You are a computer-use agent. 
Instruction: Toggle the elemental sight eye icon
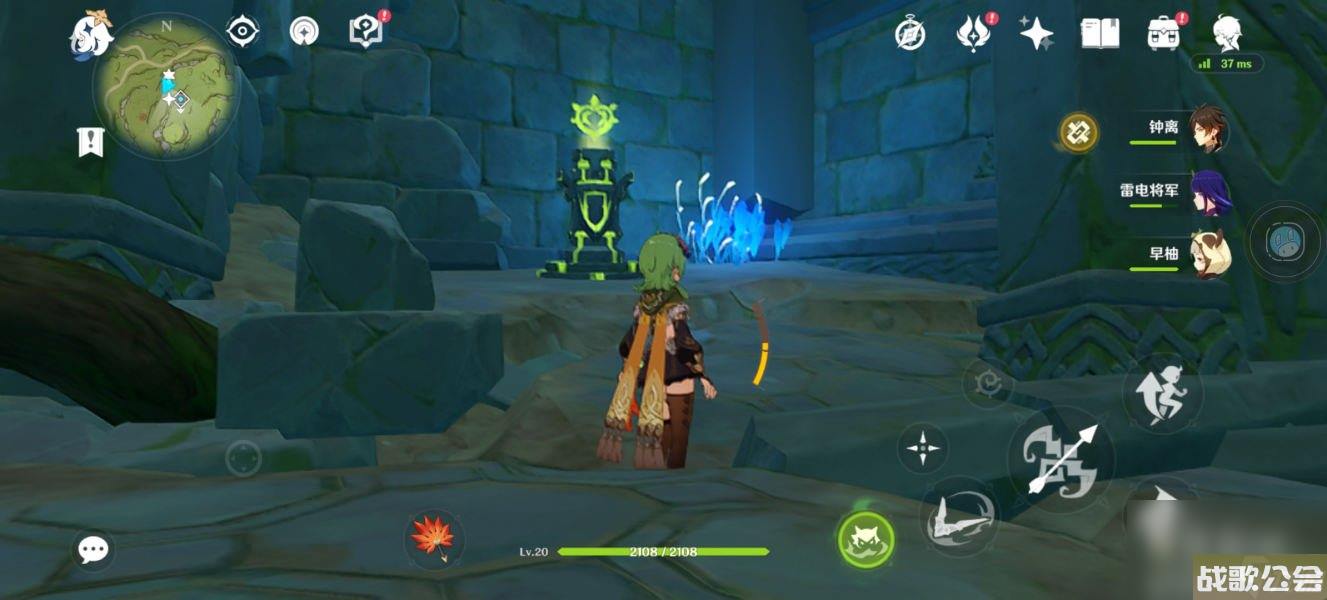pos(242,32)
